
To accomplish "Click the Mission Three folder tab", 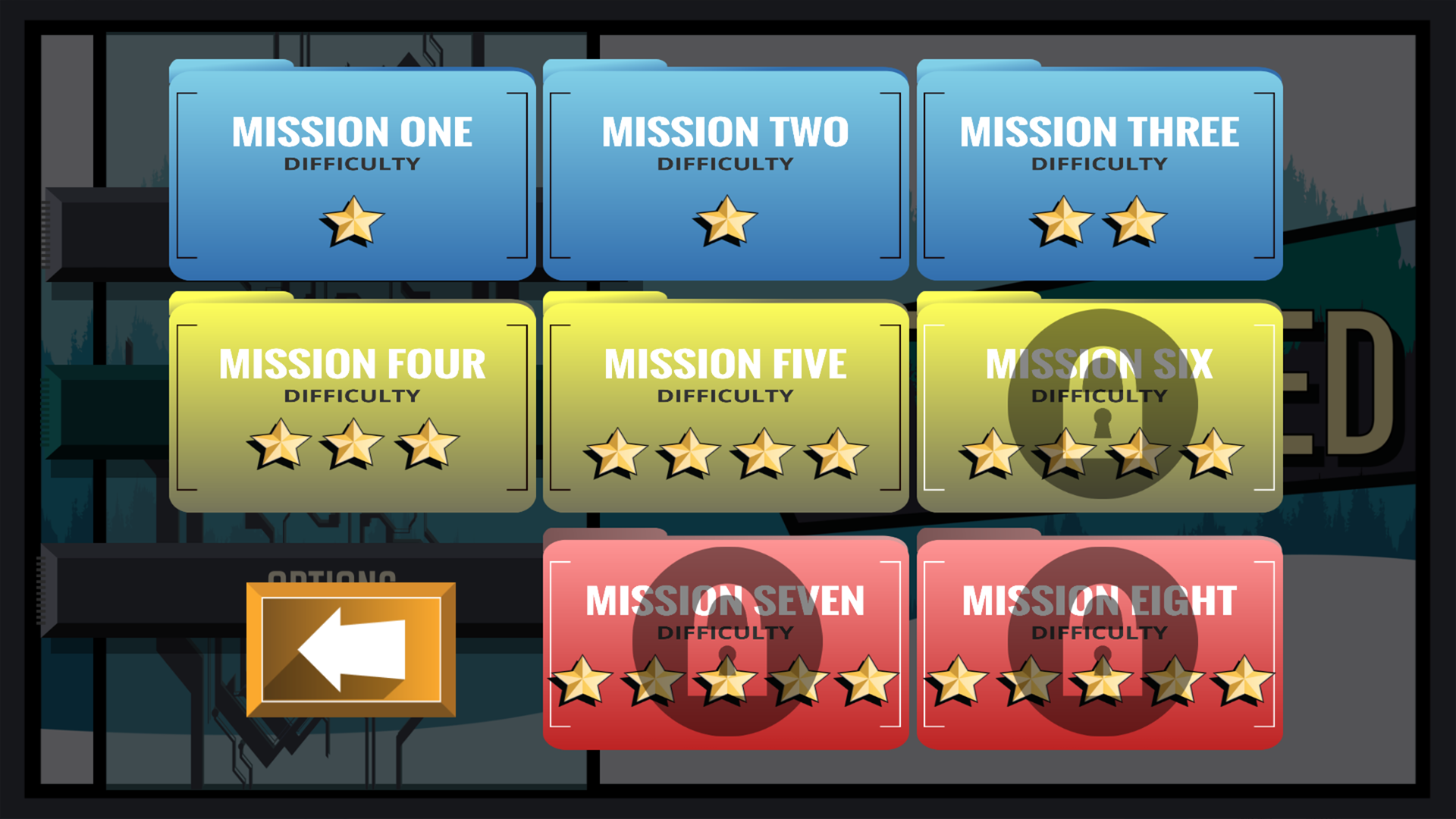I will 974,64.
